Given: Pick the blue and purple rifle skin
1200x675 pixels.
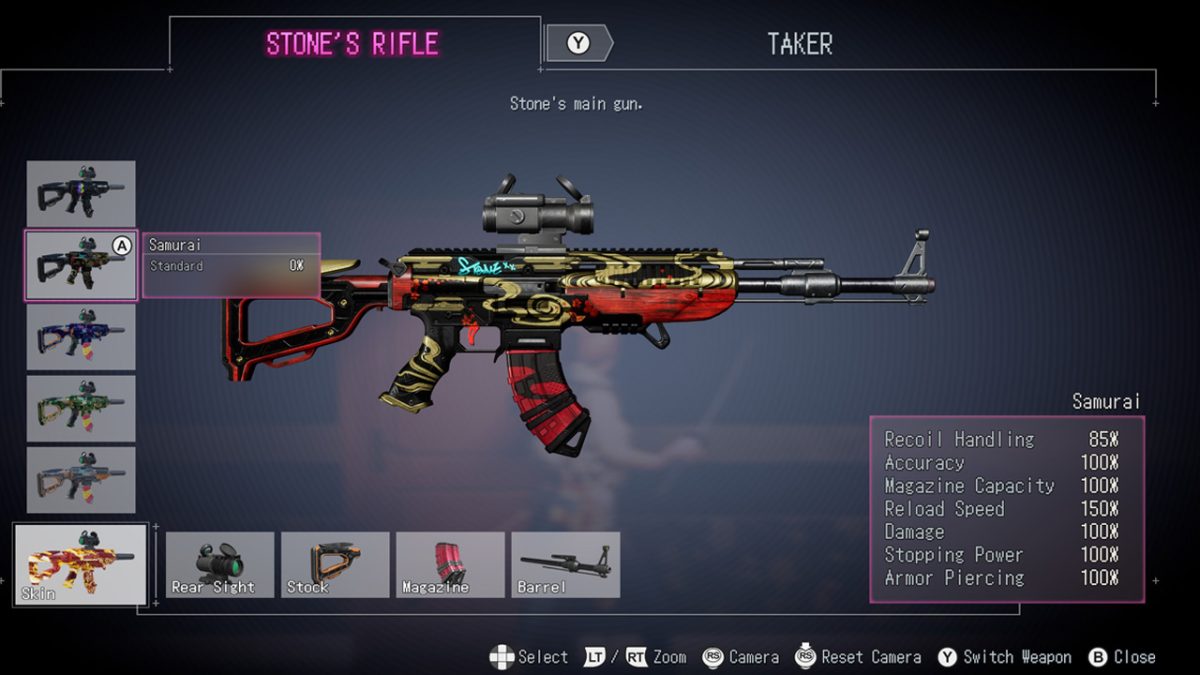Looking at the screenshot, I should [x=81, y=337].
